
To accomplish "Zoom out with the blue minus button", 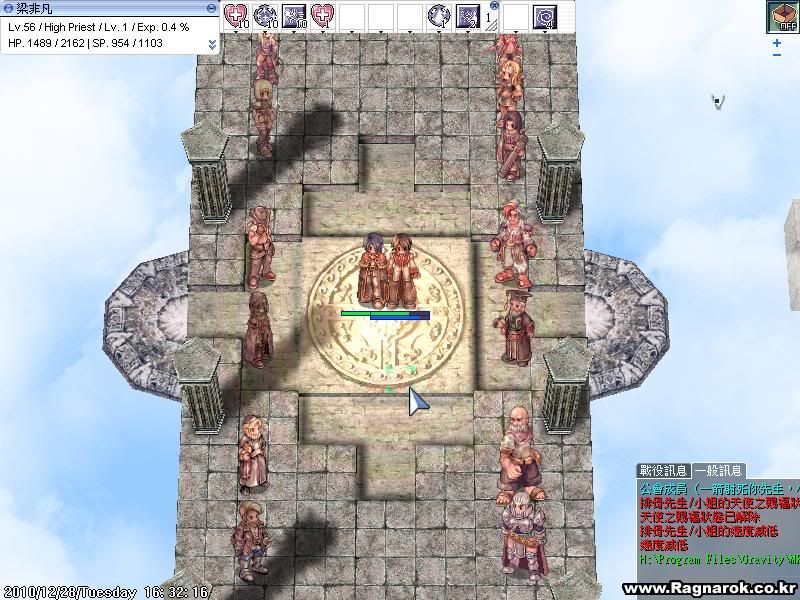I will (778, 56).
